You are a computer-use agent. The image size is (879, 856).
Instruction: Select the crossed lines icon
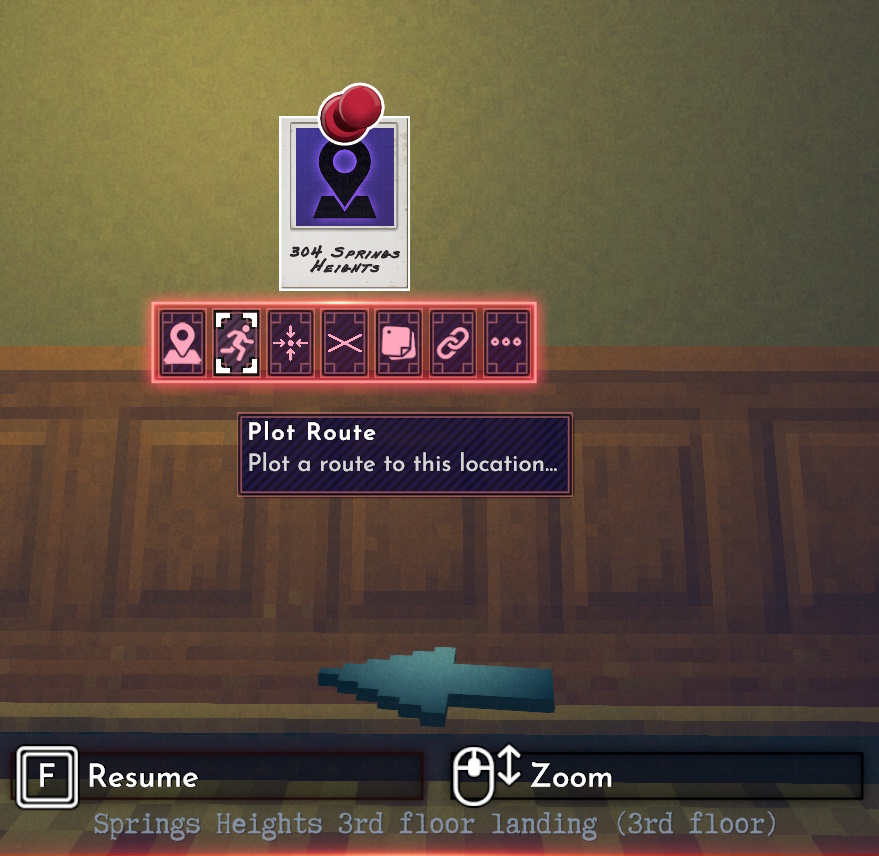pos(344,343)
